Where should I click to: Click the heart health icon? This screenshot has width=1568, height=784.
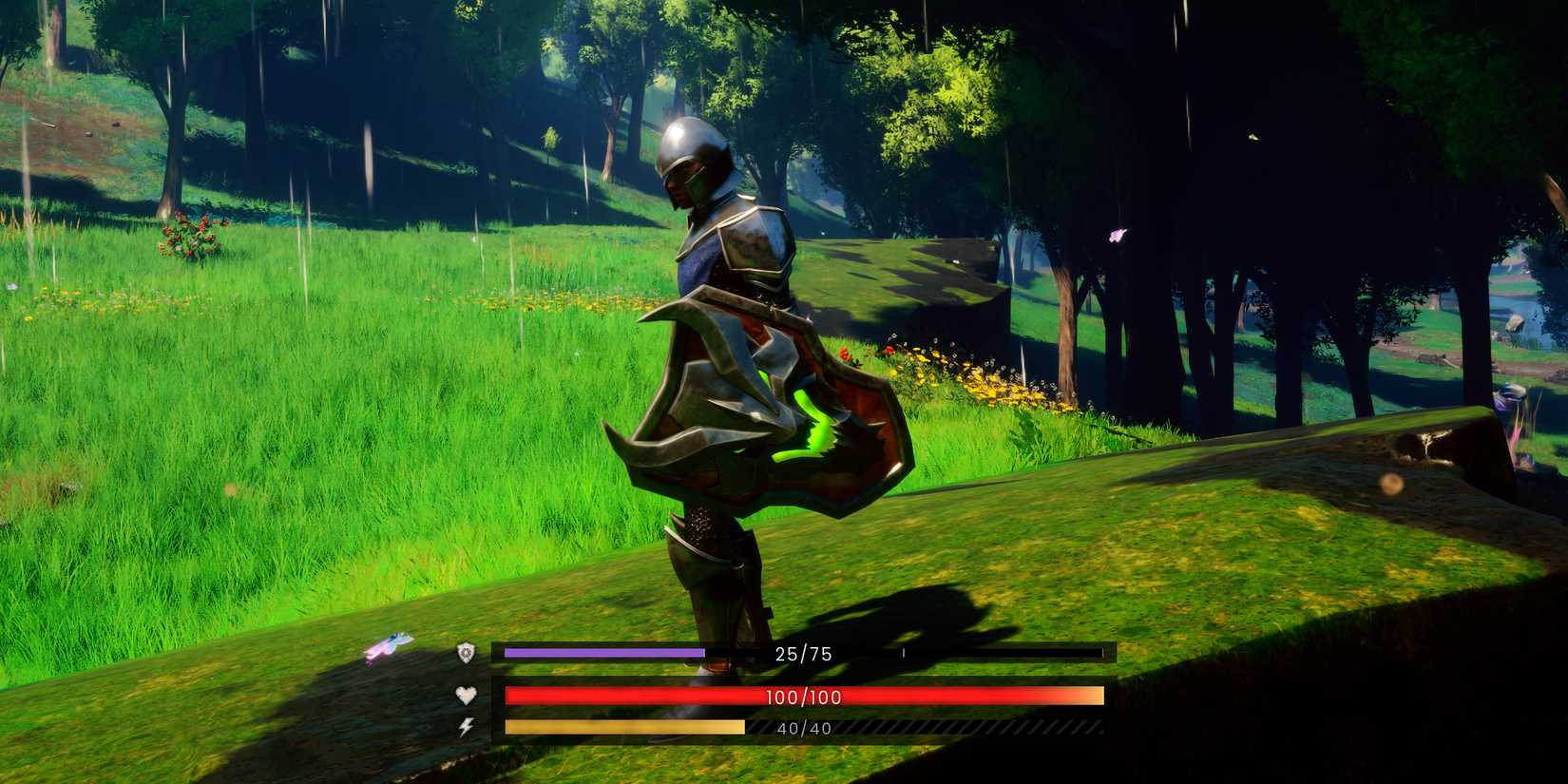pyautogui.click(x=465, y=697)
